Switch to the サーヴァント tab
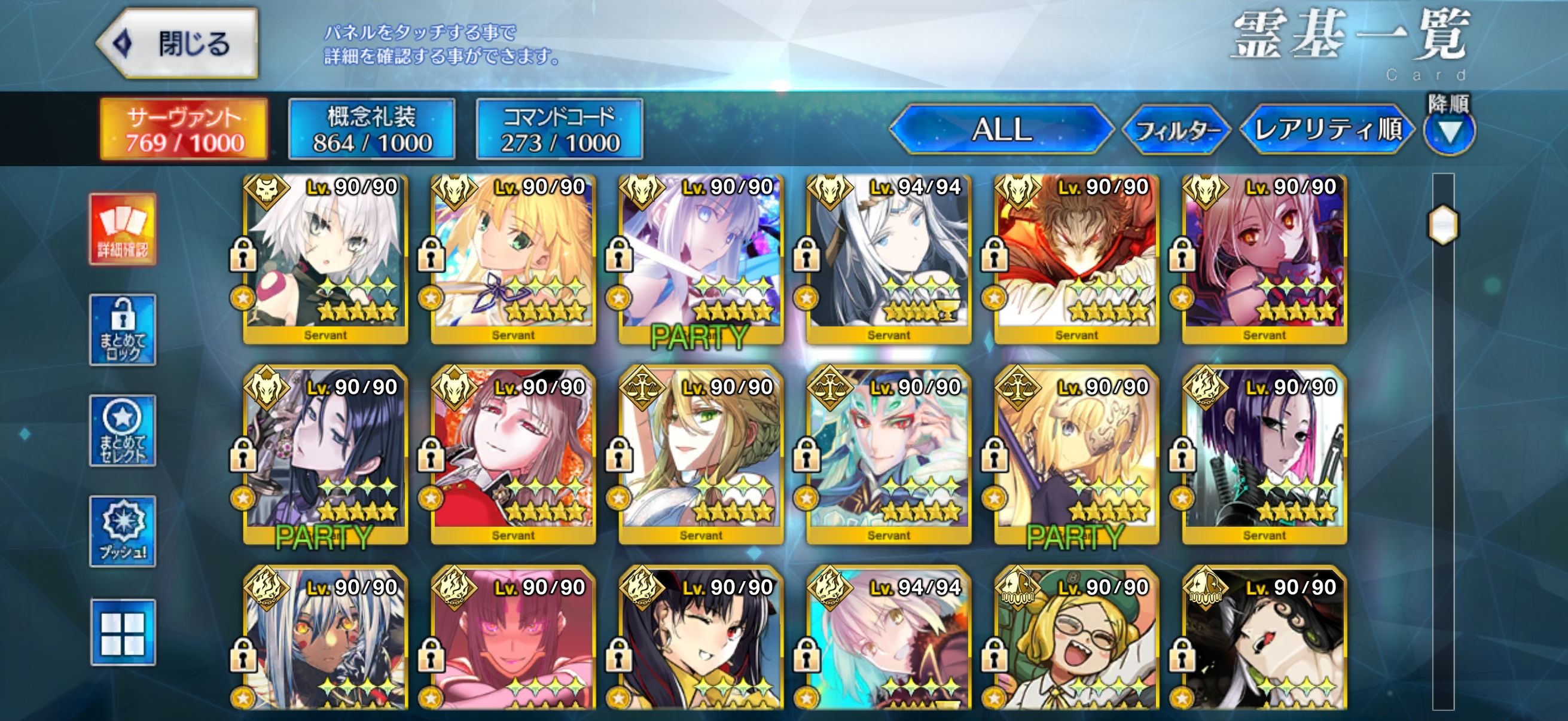 [x=184, y=130]
